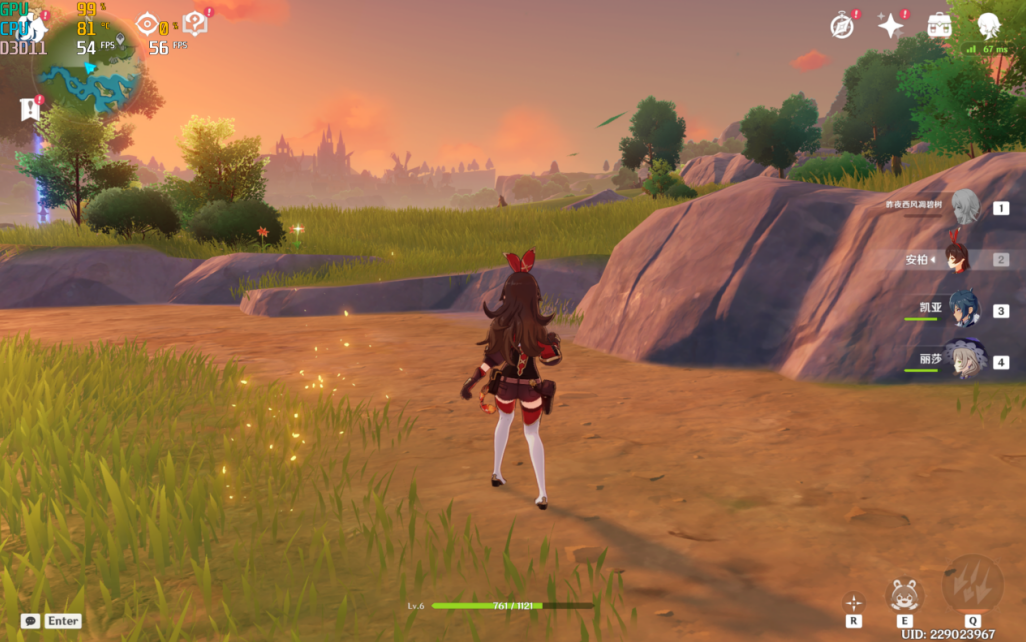Open the events compass icon

point(842,26)
